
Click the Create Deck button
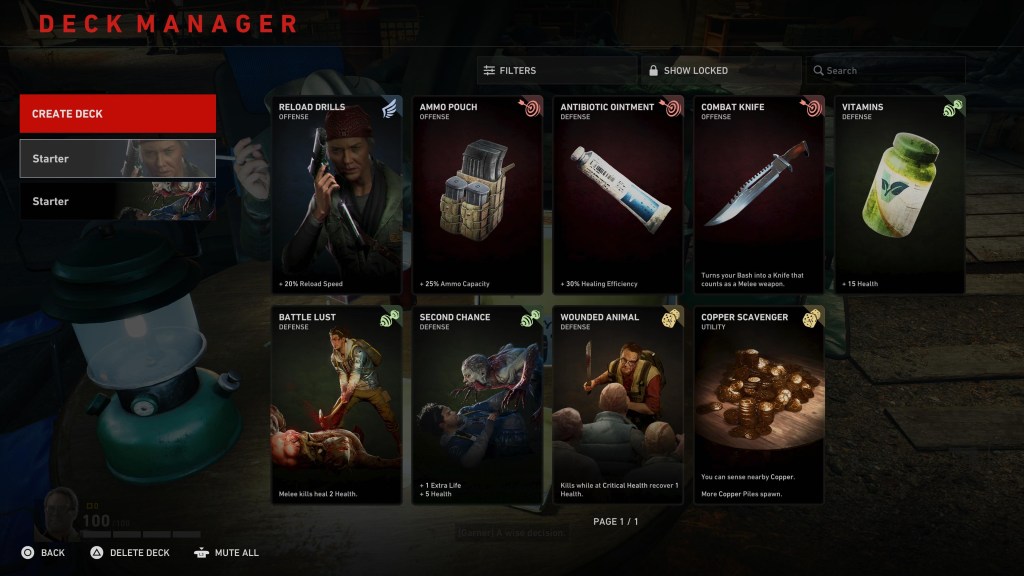click(x=118, y=114)
